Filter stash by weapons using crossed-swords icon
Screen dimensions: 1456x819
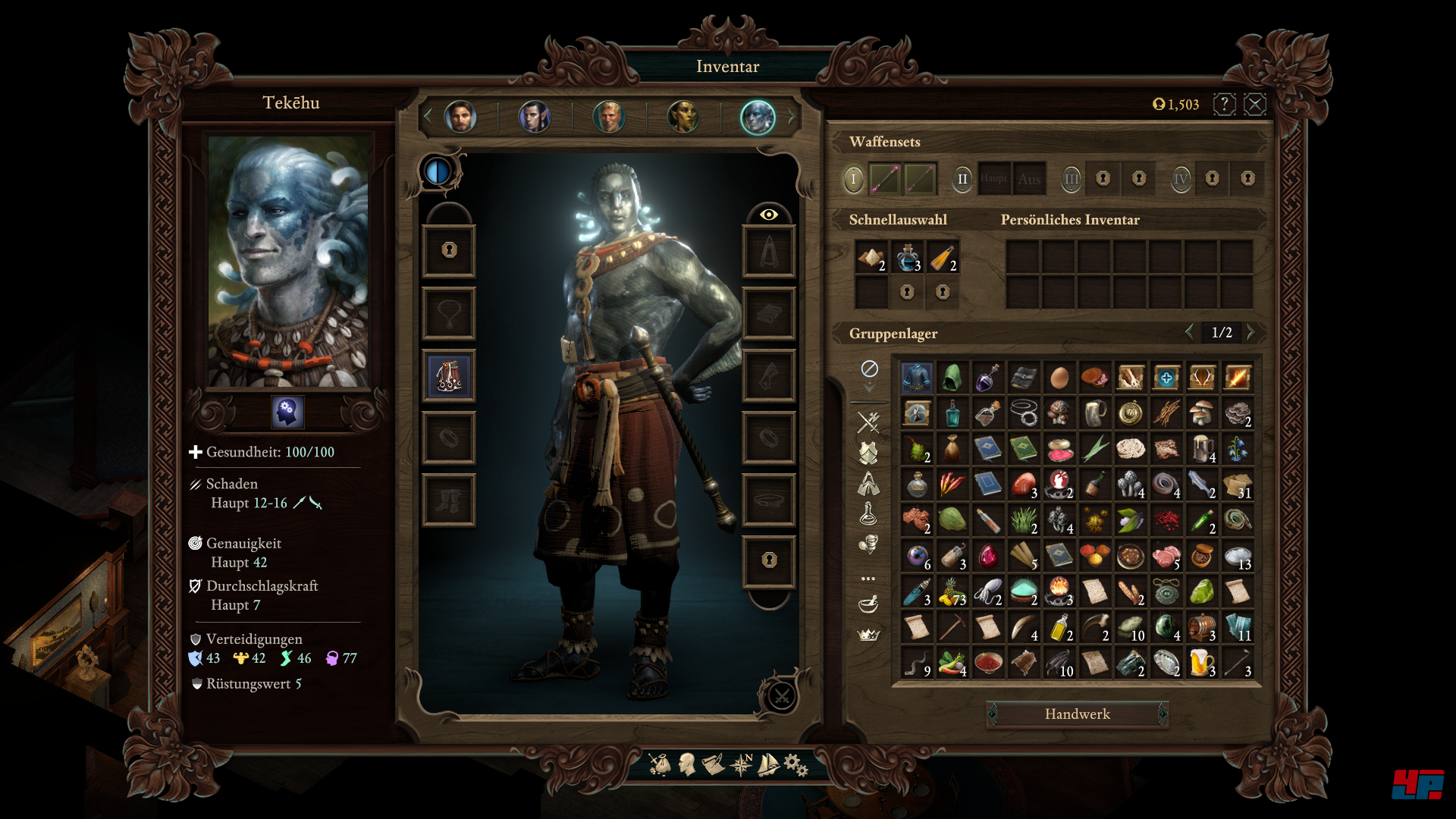point(868,422)
